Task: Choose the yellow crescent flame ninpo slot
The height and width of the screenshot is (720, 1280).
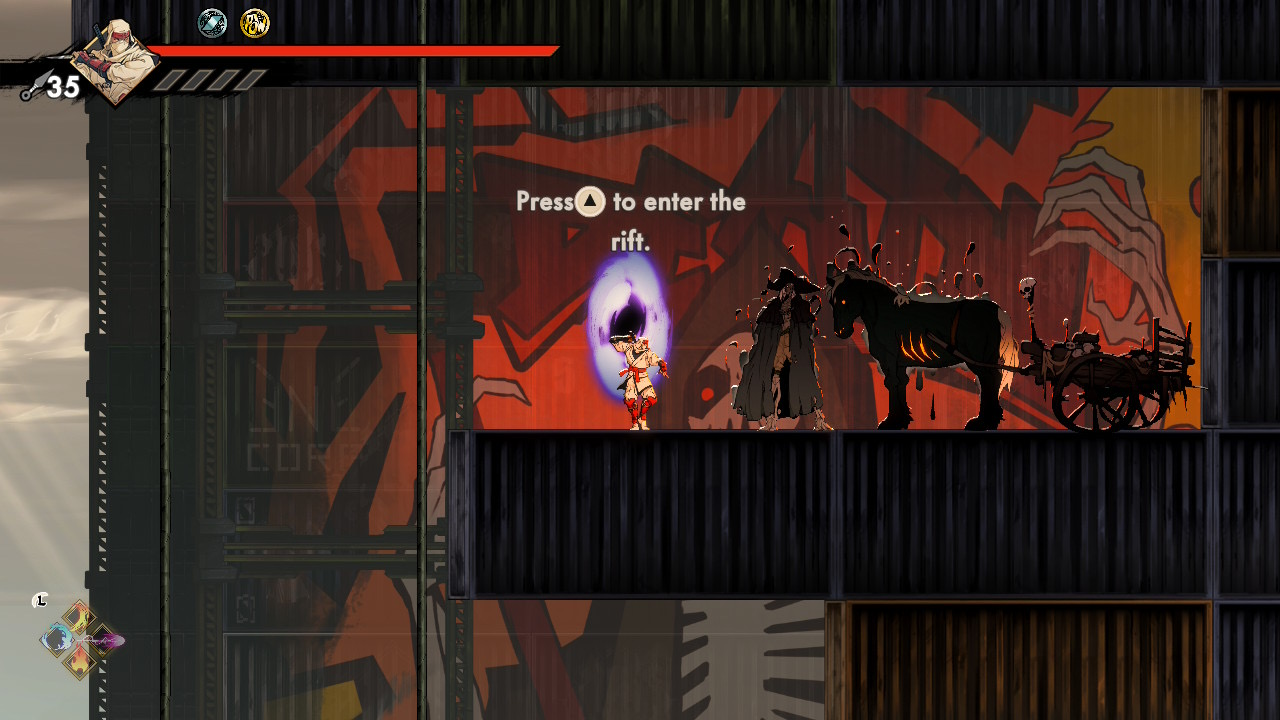Action: 80,618
